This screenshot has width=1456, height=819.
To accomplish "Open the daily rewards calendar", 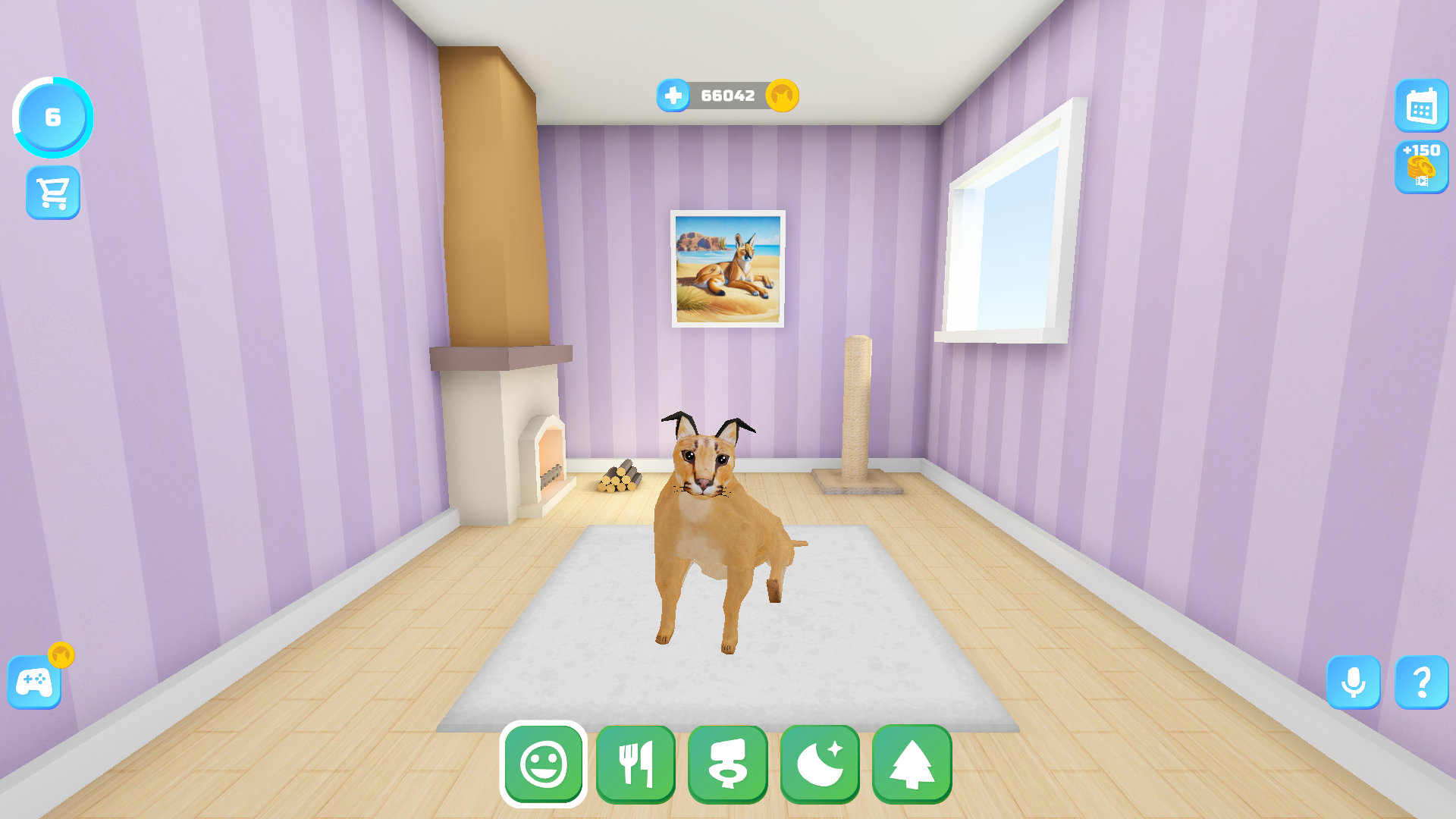I will point(1423,107).
